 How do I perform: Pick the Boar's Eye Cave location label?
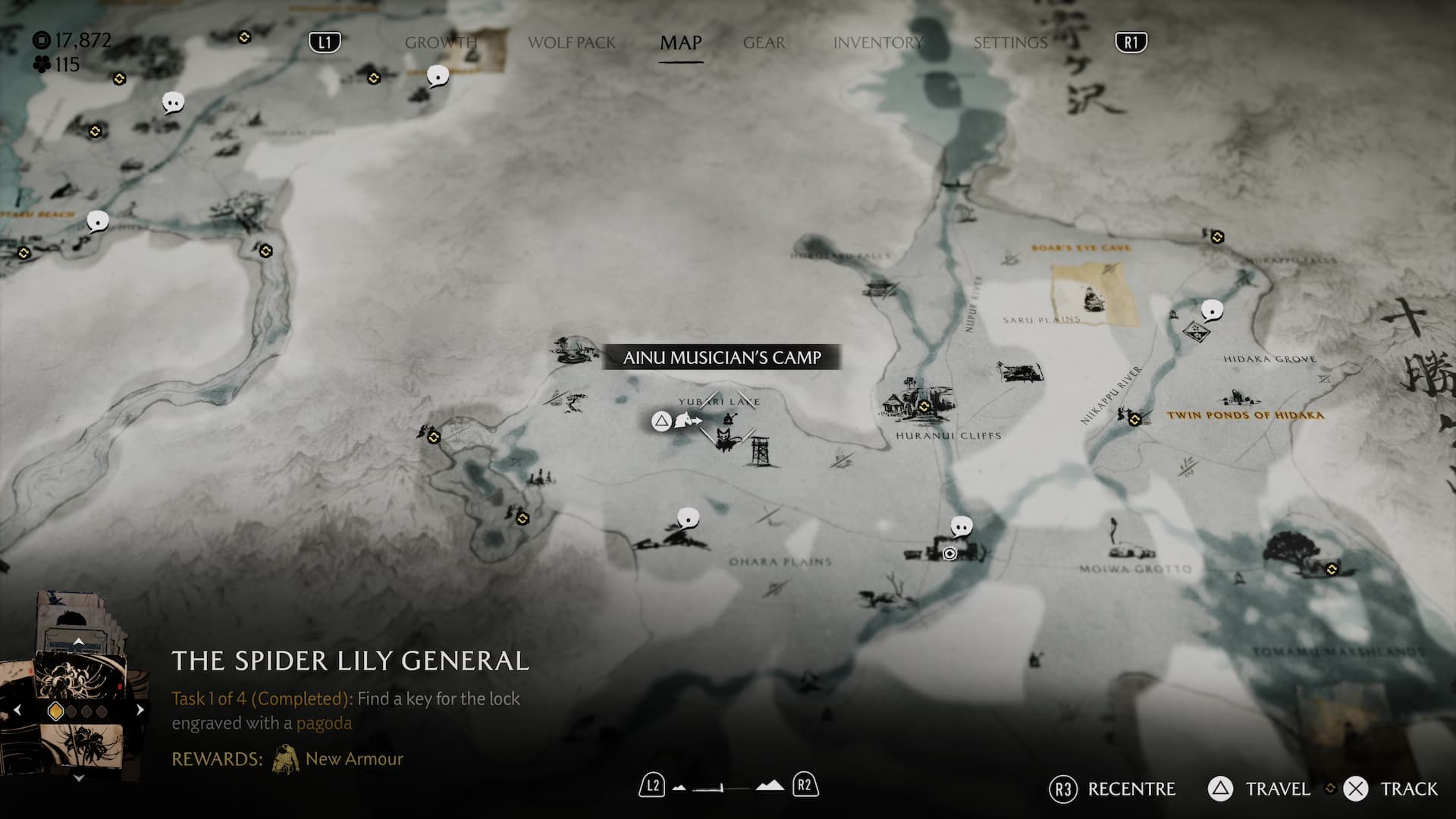(x=1081, y=248)
